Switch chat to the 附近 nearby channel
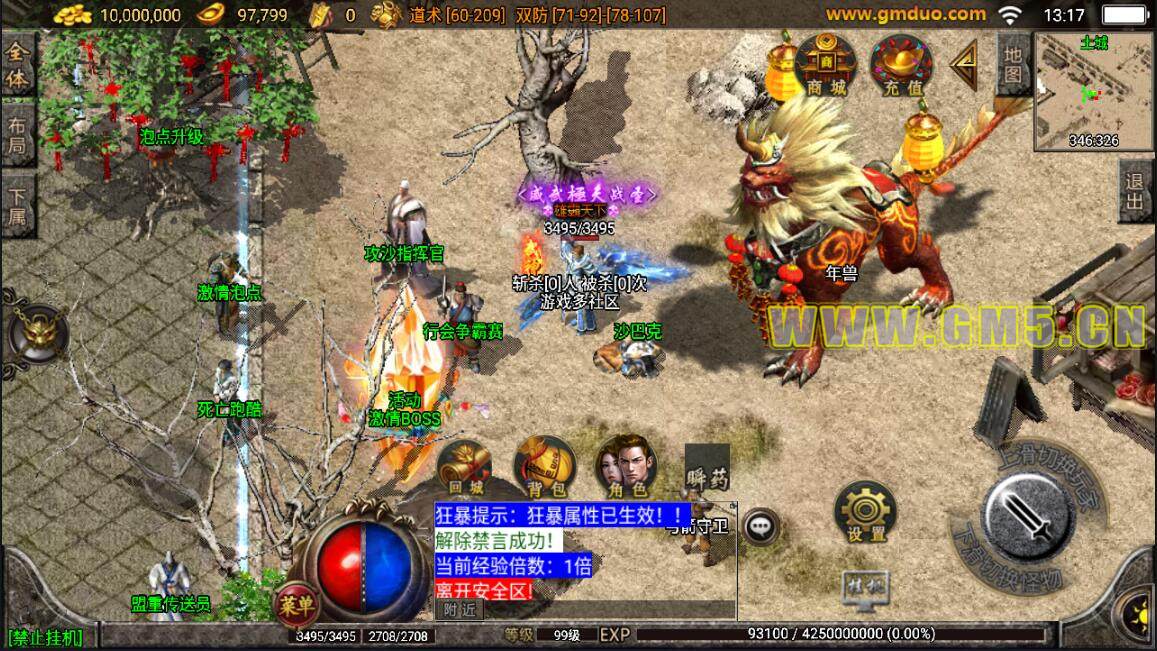 [460, 609]
